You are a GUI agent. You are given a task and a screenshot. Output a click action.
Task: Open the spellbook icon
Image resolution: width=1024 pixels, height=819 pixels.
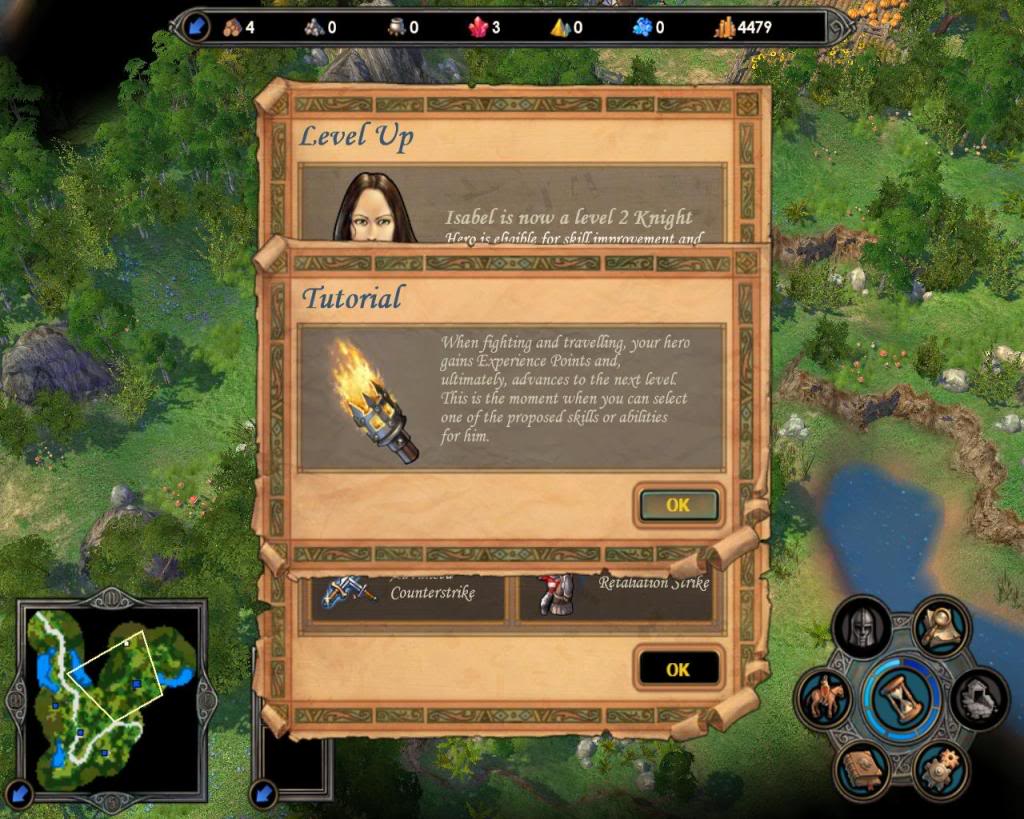[x=862, y=770]
